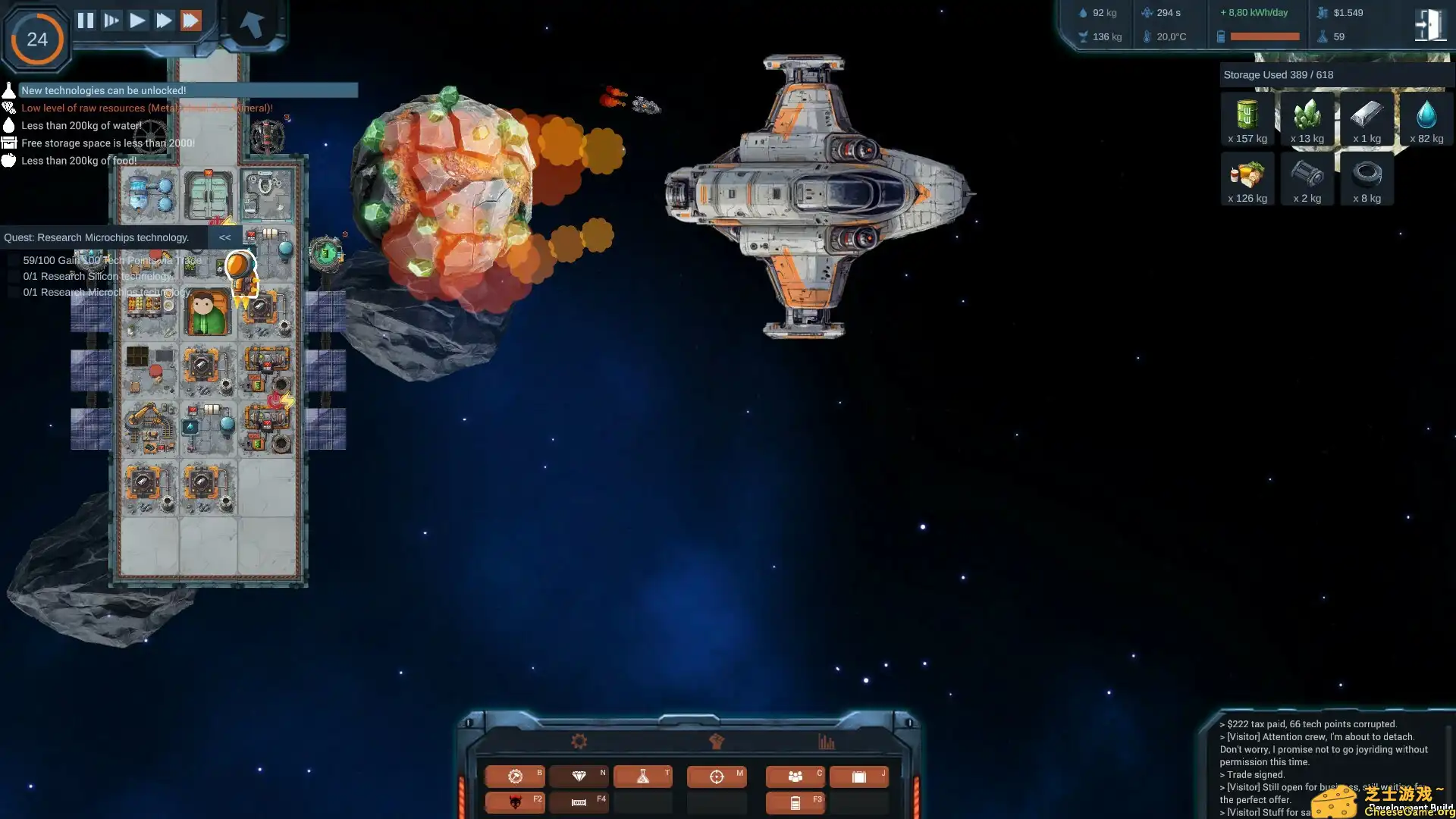Pick the food storage slot
Screen dimensions: 1456x819
[x=1247, y=178]
